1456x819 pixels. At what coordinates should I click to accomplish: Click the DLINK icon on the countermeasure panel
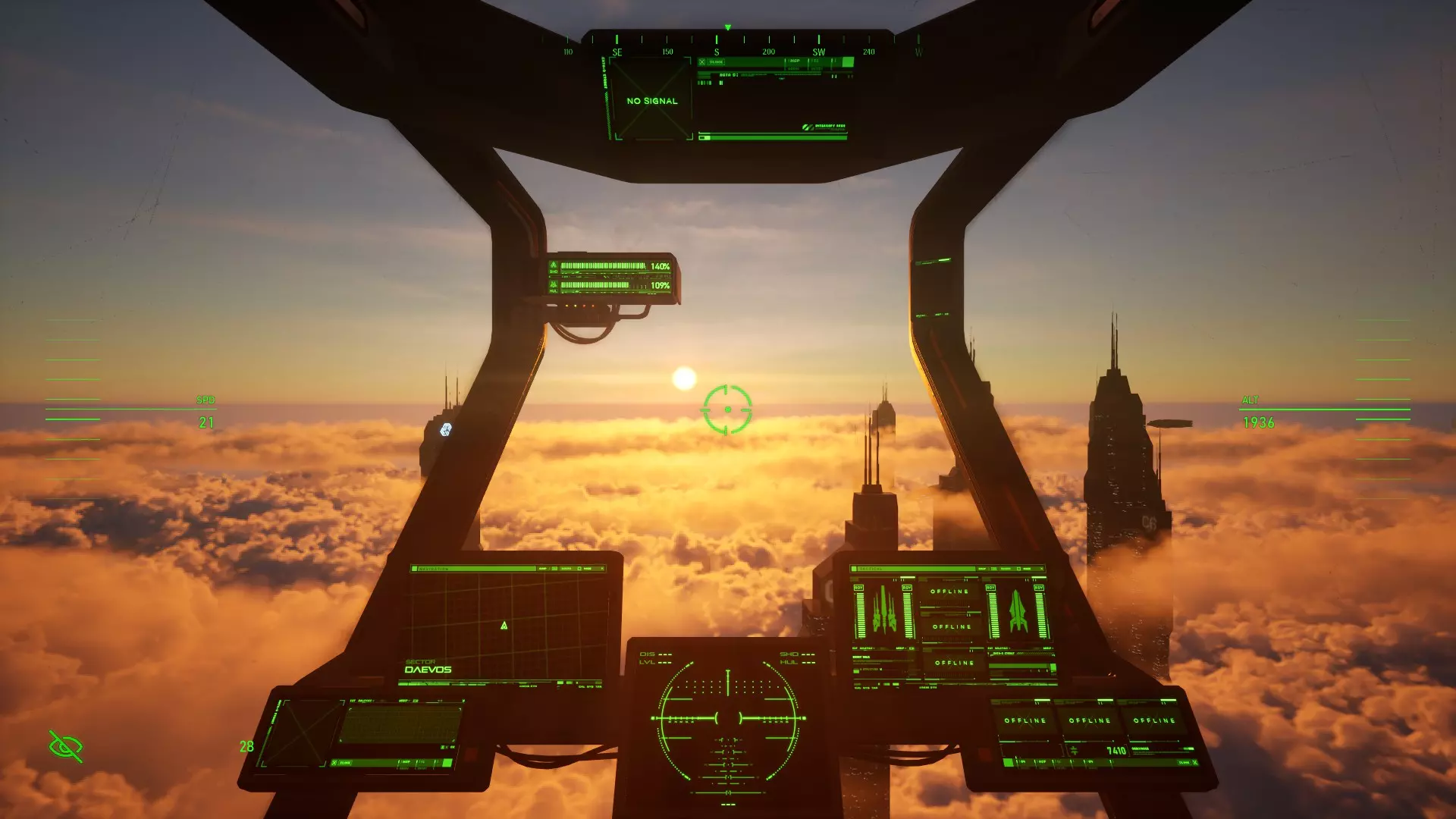pyautogui.click(x=1183, y=762)
